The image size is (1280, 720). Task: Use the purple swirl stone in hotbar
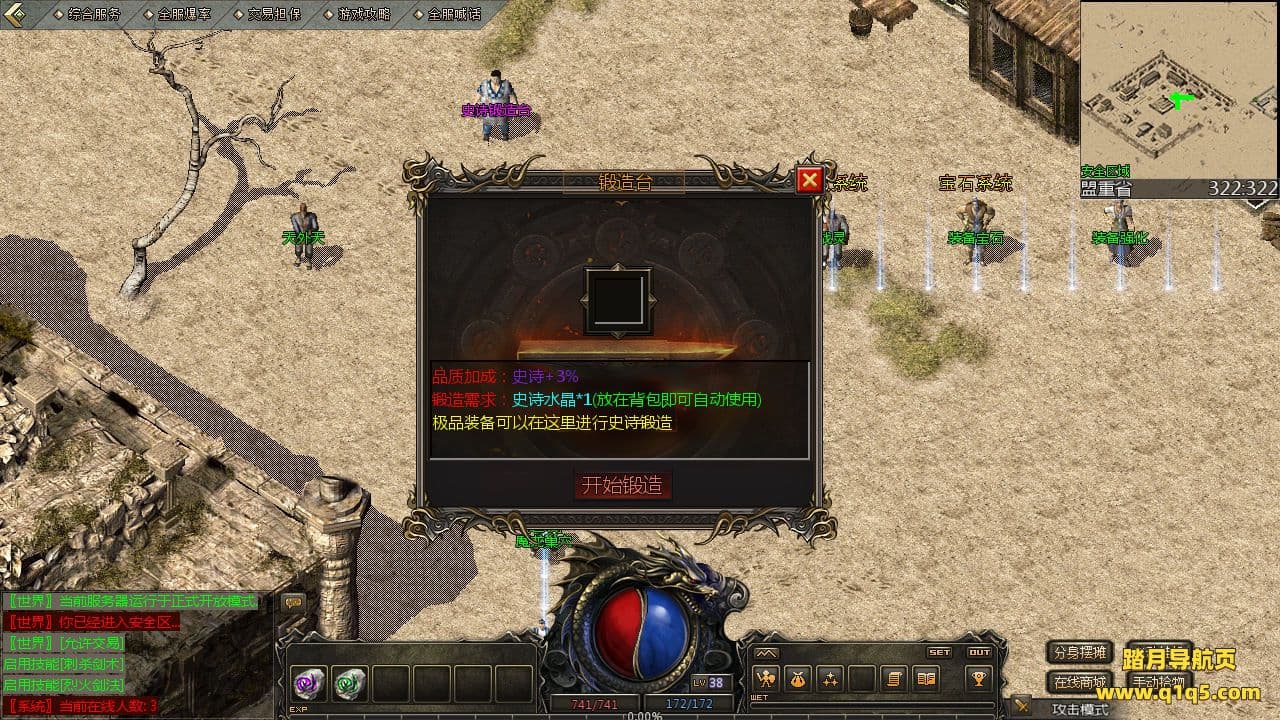308,684
